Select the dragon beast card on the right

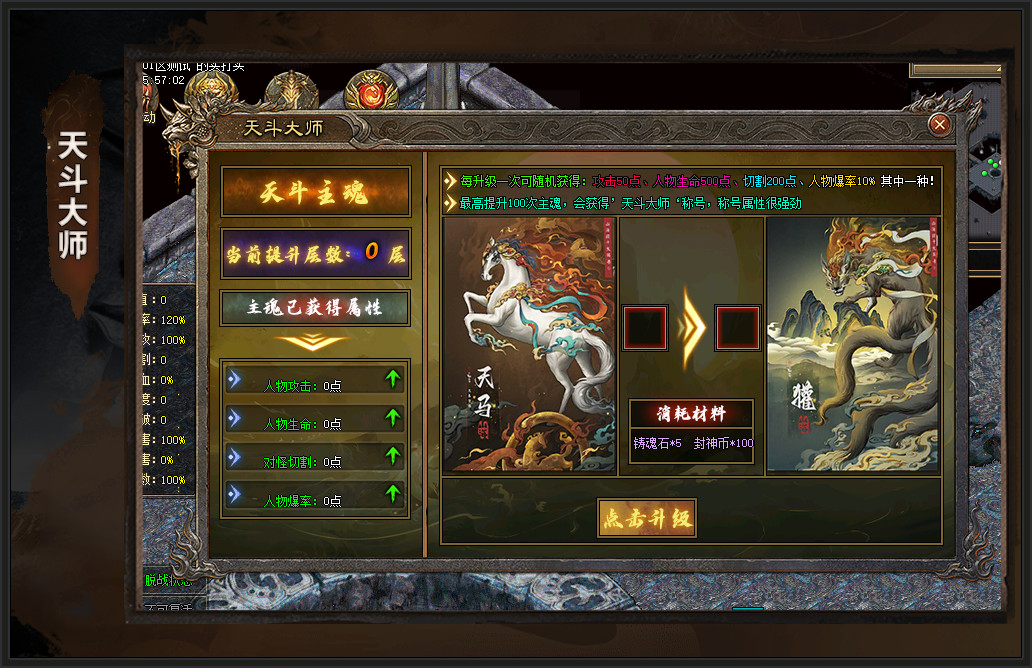853,344
